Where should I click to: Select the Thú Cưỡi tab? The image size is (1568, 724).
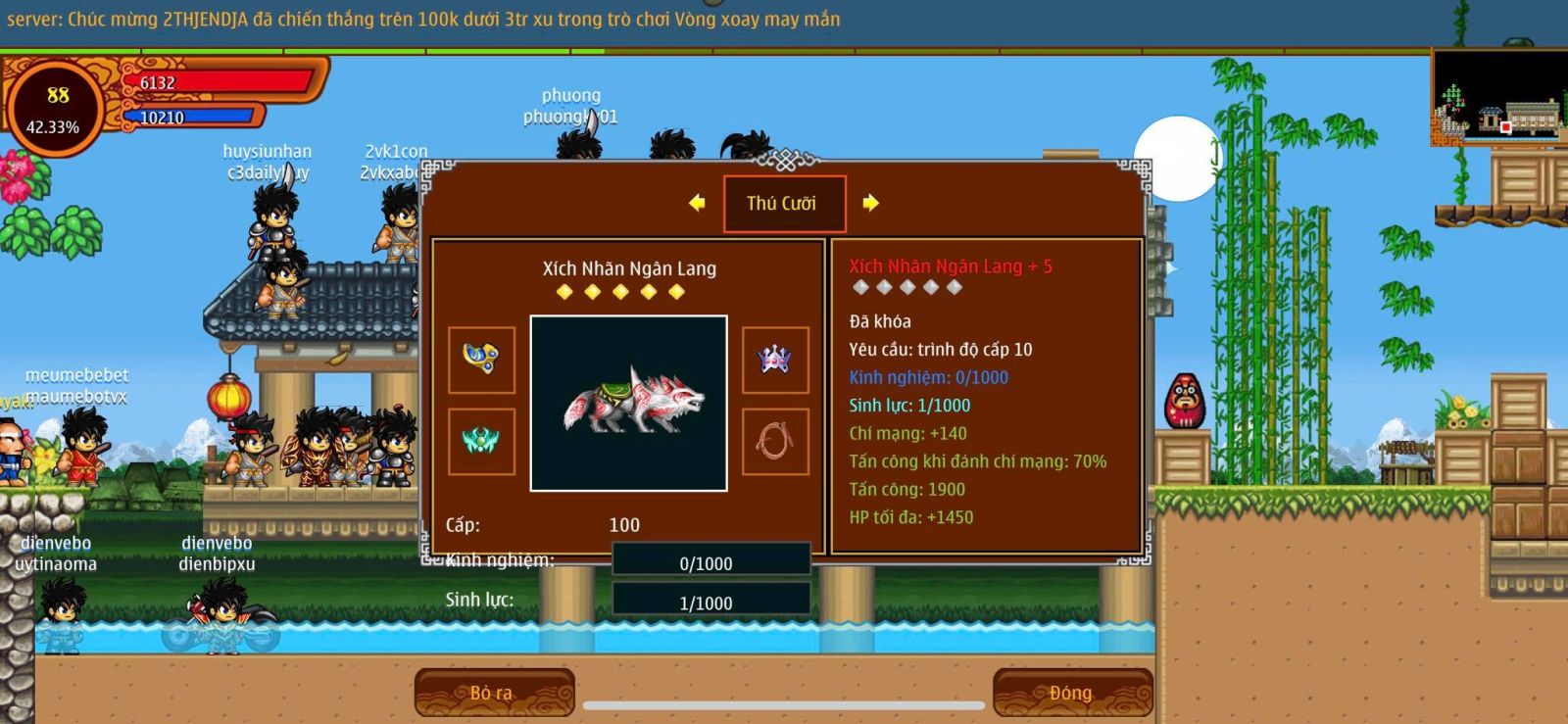(x=783, y=204)
